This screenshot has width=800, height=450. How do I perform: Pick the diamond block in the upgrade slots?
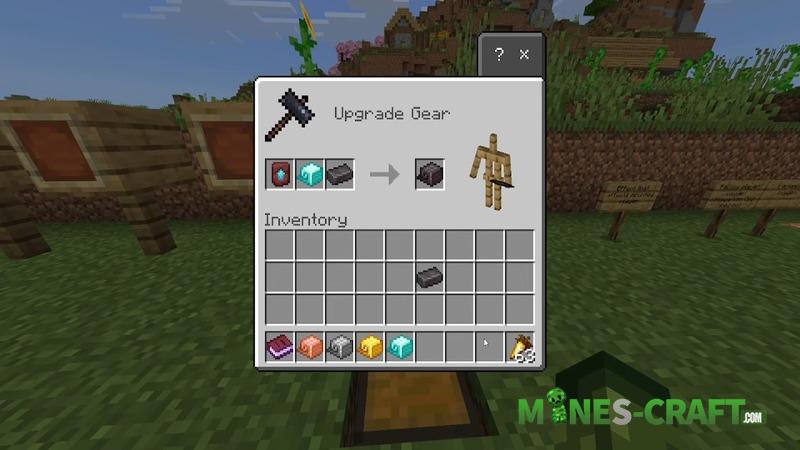[310, 174]
